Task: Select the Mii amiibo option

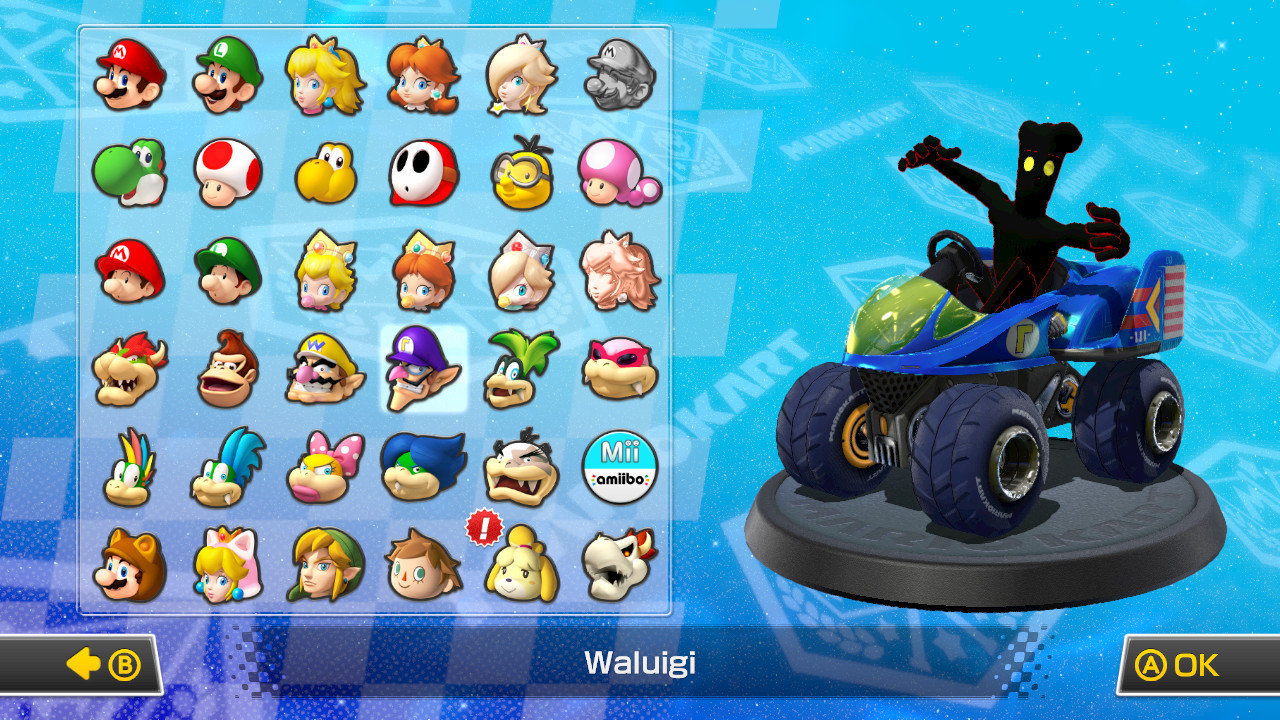Action: (x=619, y=466)
